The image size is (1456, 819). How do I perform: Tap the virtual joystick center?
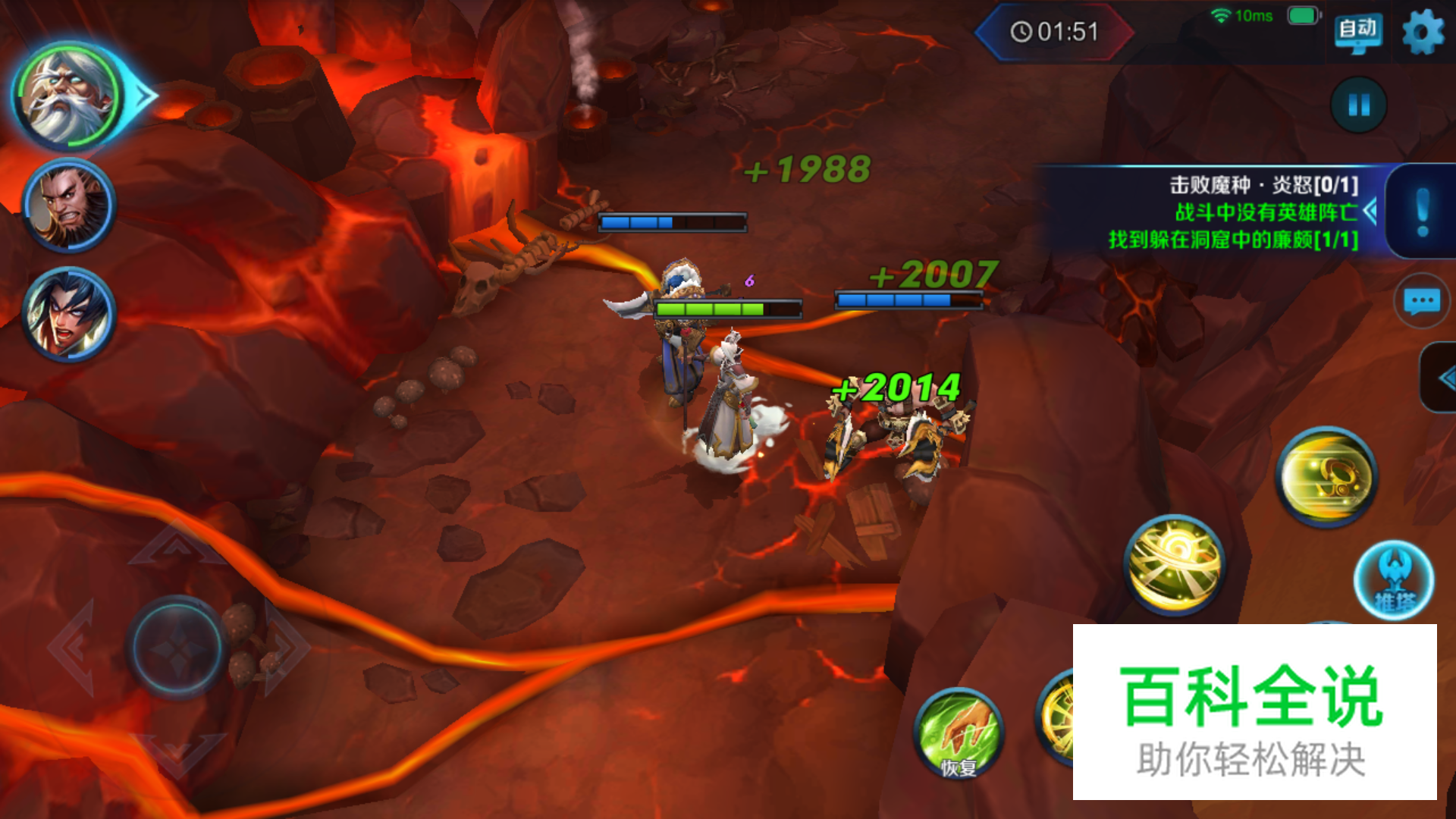coord(177,648)
